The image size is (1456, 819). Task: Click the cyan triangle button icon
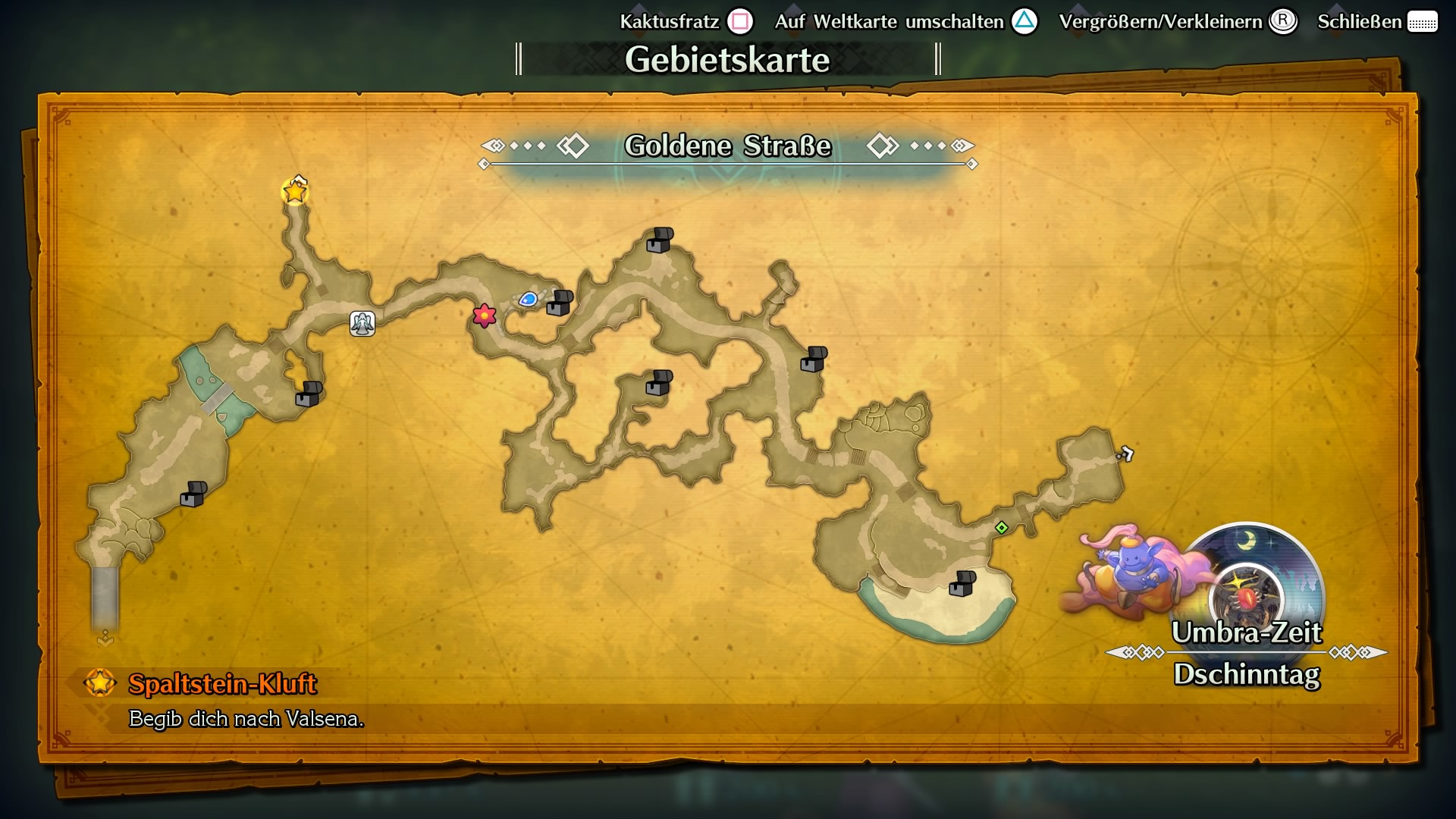pyautogui.click(x=1025, y=21)
